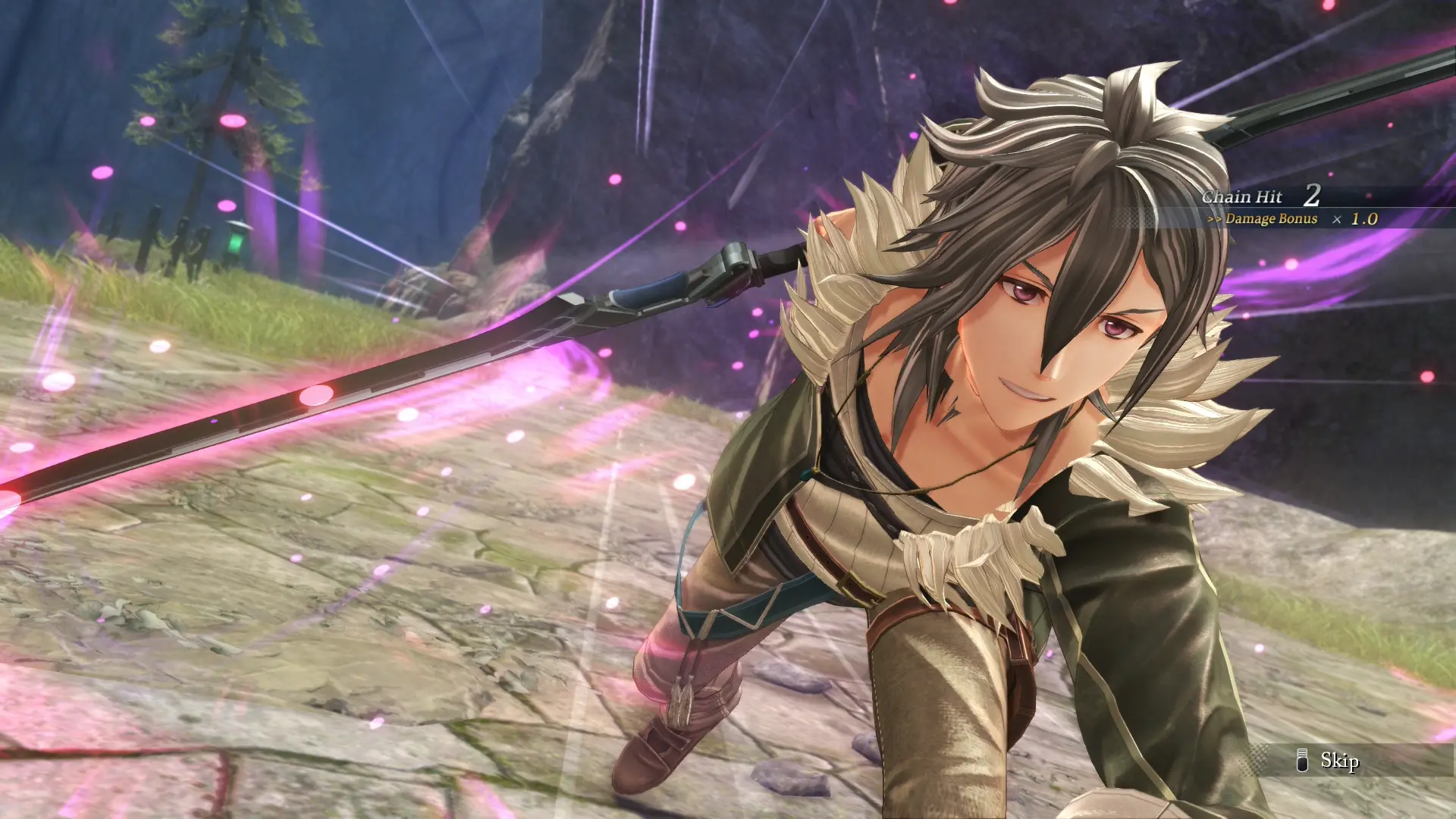
Task: Select the Chain Hit label text
Action: point(1242,196)
